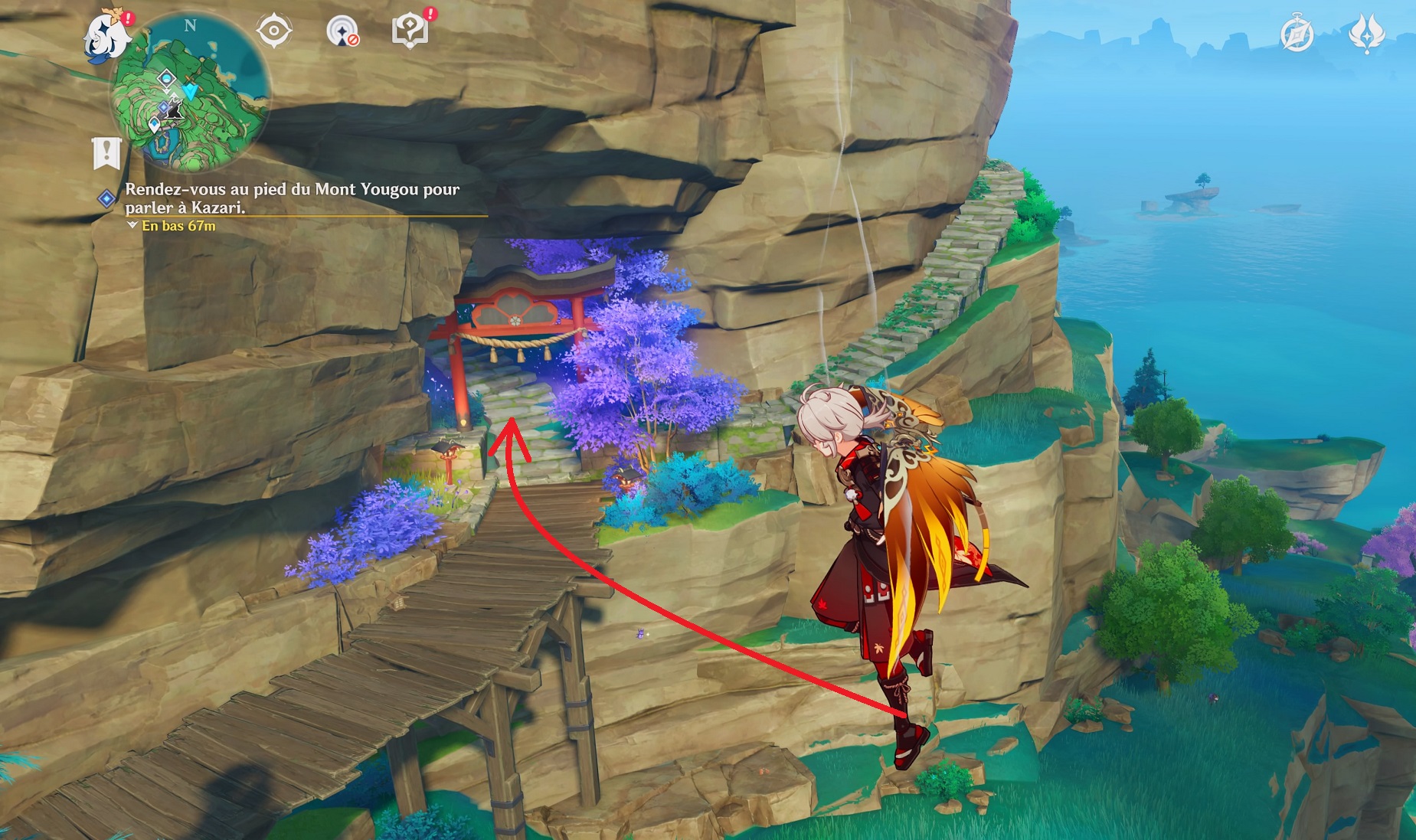Click the signal icon with red prohibition mark

(x=342, y=32)
